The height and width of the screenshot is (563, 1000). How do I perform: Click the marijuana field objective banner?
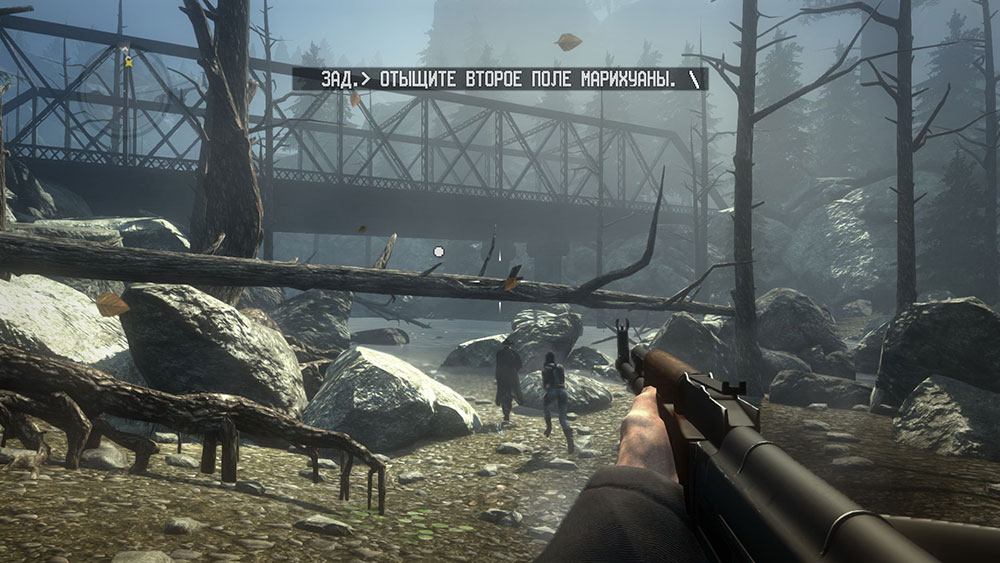pyautogui.click(x=500, y=78)
